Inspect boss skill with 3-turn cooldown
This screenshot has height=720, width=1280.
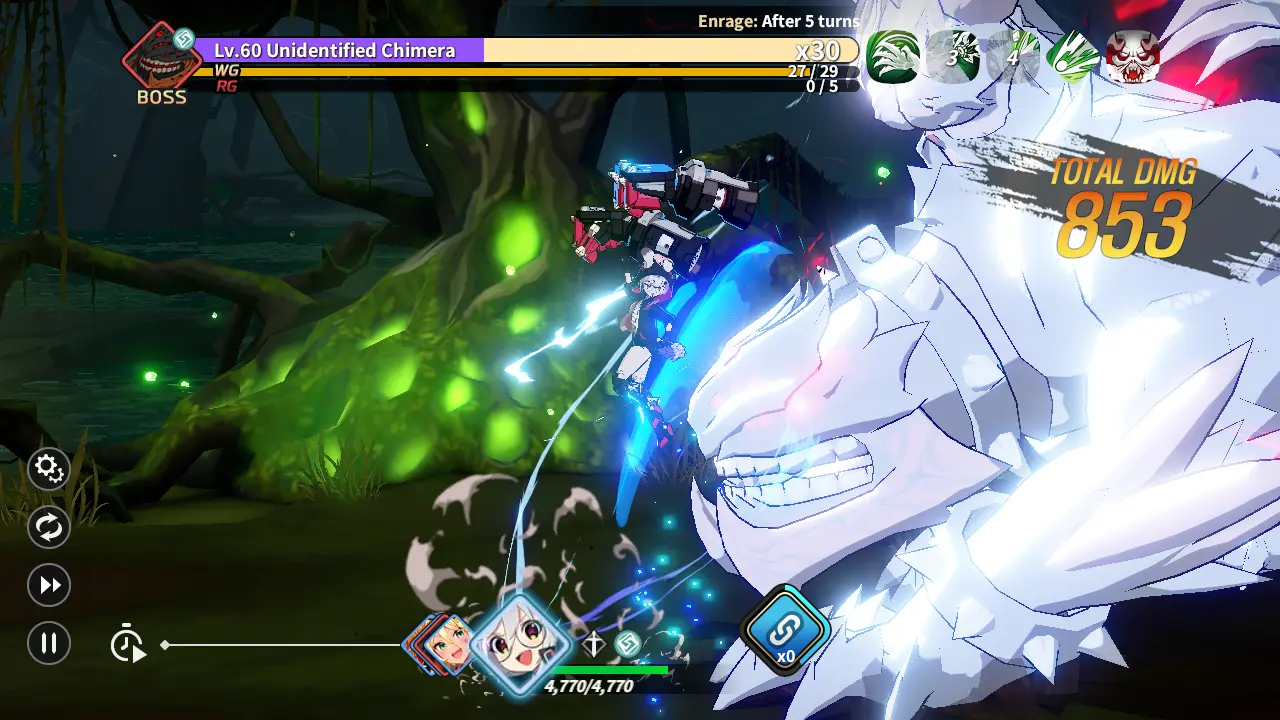(952, 56)
